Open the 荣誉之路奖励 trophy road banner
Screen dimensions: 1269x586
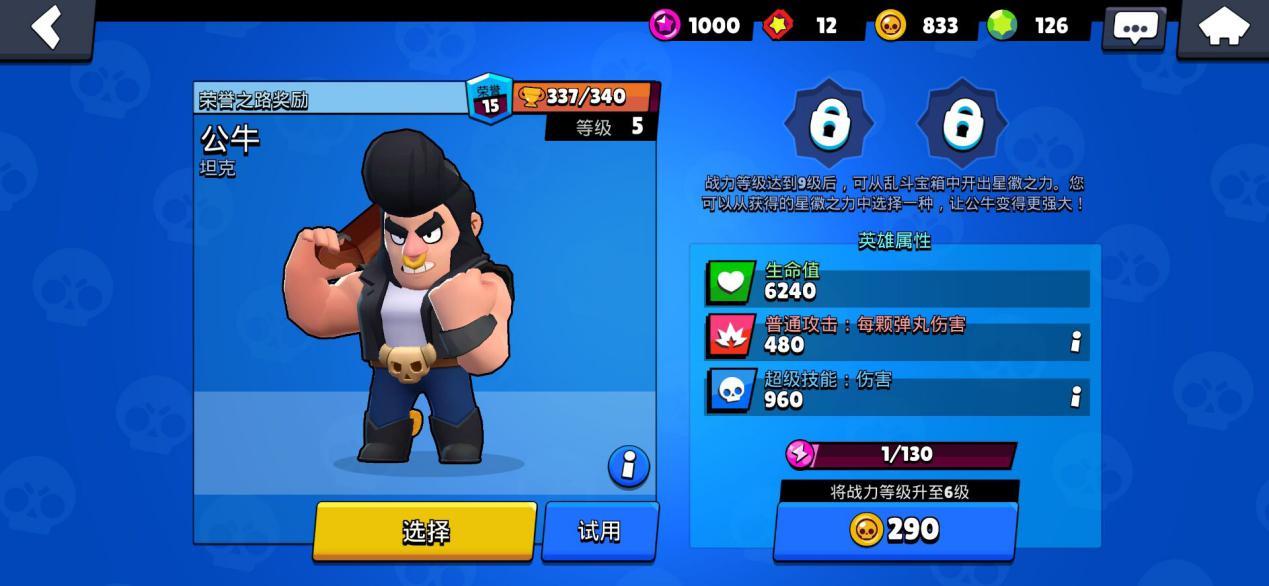330,99
